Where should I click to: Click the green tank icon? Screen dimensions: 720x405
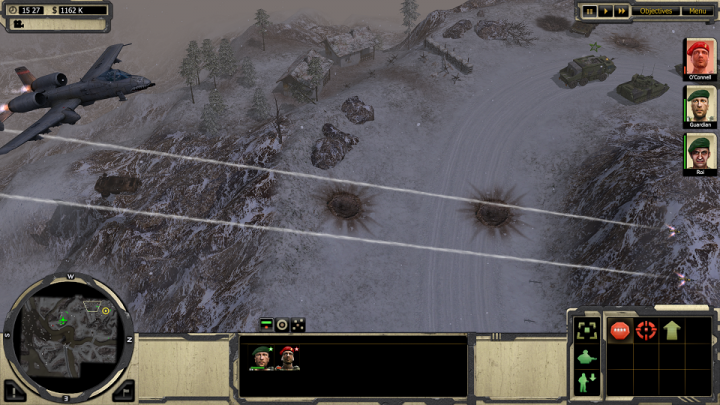(587, 356)
